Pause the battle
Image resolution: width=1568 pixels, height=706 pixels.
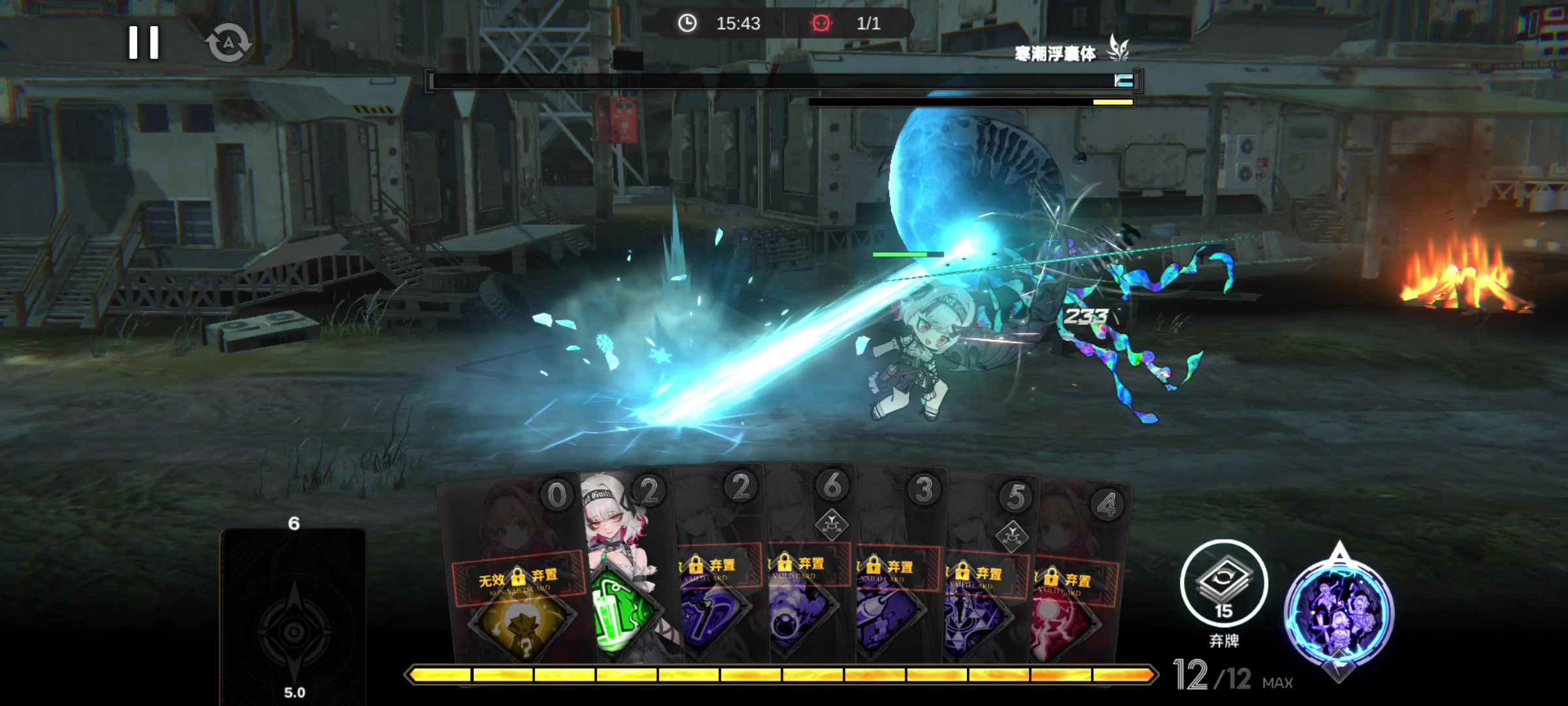144,43
